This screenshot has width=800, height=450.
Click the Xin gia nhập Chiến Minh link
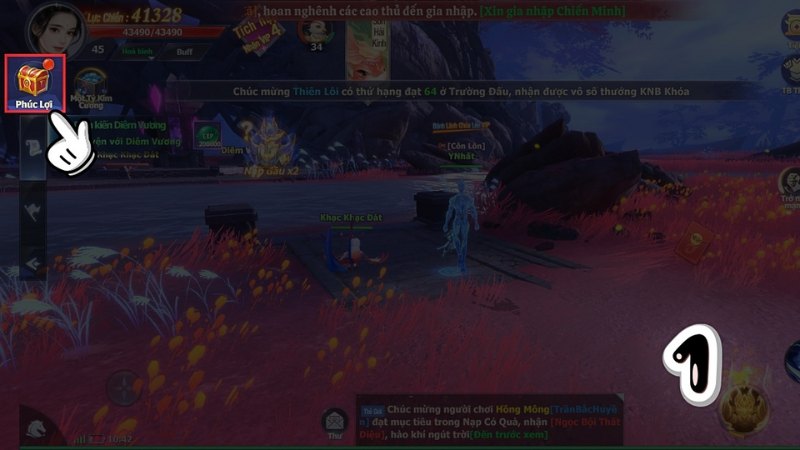pyautogui.click(x=565, y=11)
